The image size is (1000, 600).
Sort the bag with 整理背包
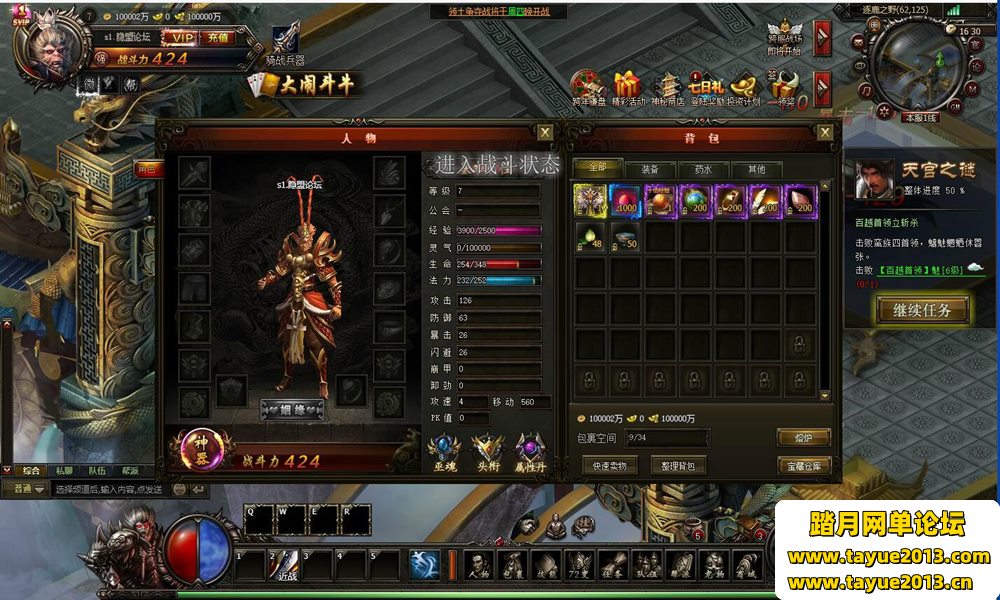coord(678,465)
